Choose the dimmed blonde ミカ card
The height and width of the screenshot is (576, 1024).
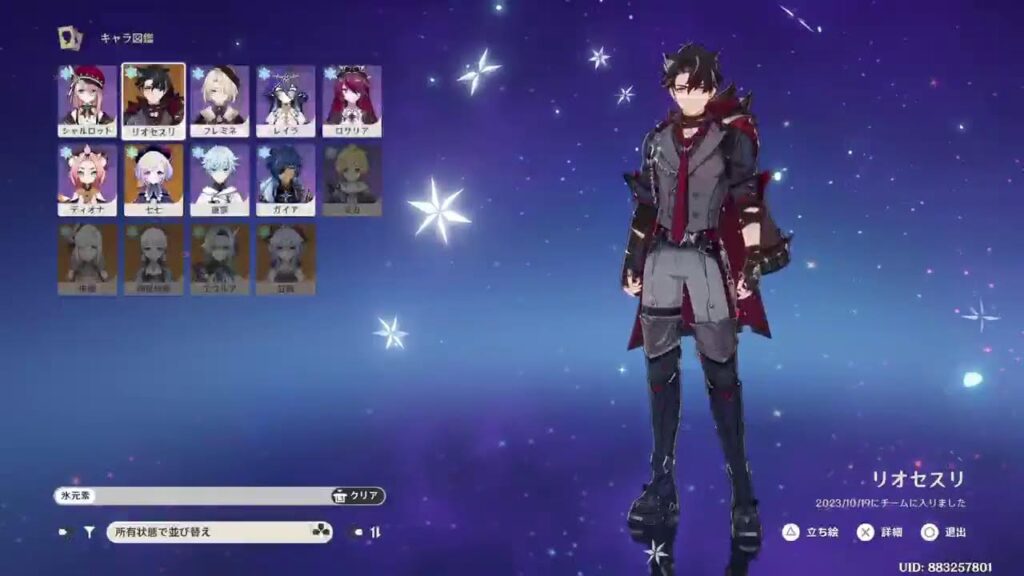(x=351, y=180)
